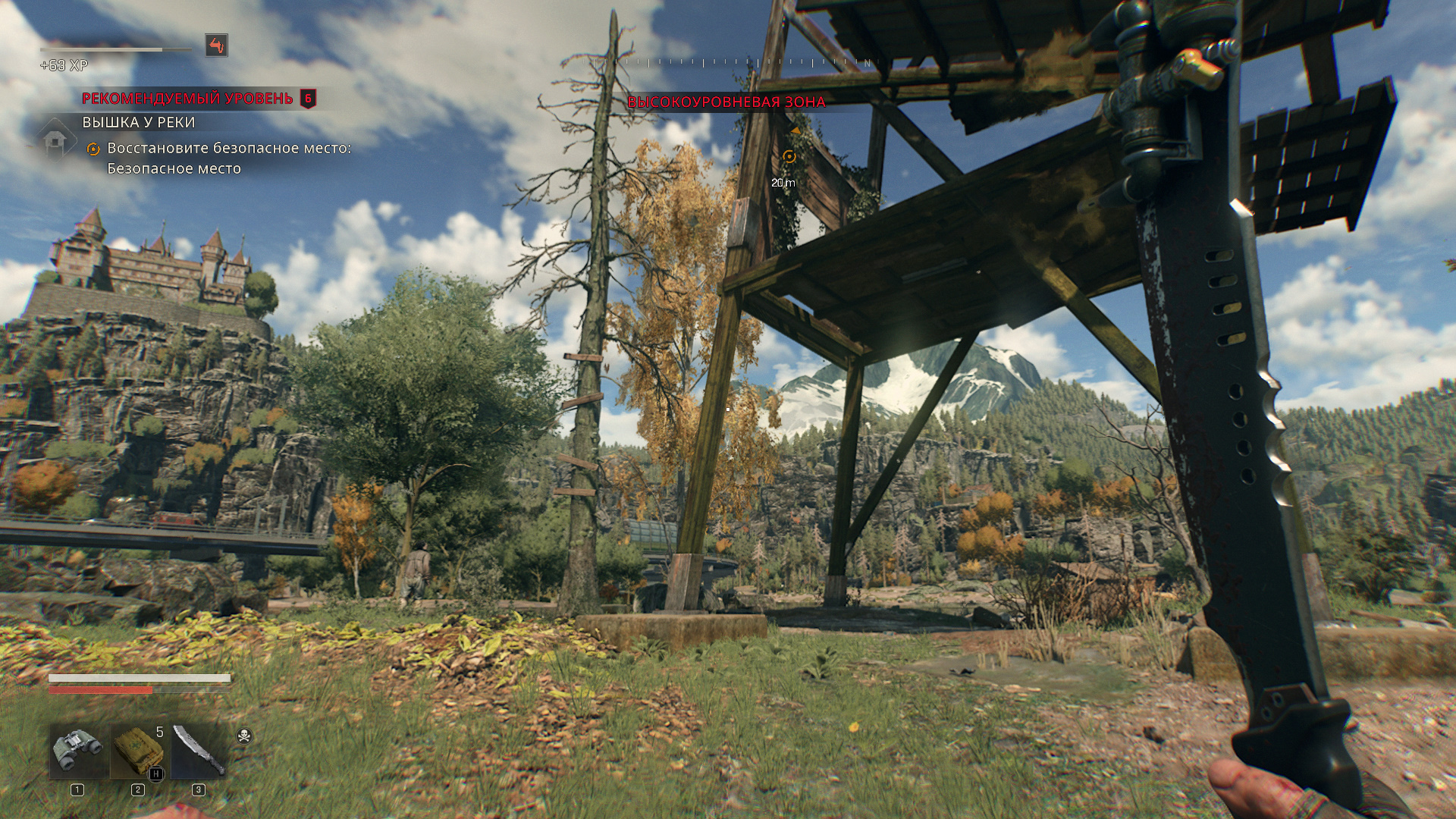Click the "Восстановите безопасное место" objective
This screenshot has height=819, width=1456.
(x=229, y=149)
